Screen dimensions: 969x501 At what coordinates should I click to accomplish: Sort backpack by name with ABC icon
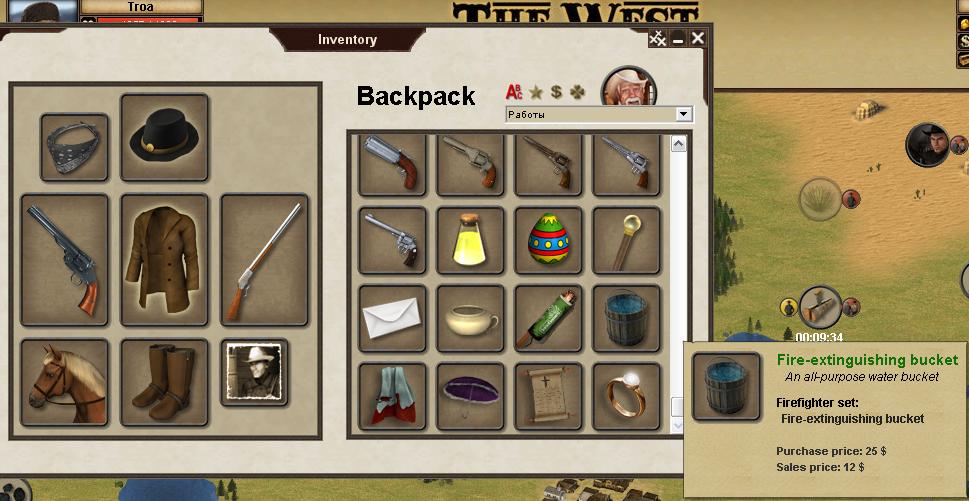(514, 92)
